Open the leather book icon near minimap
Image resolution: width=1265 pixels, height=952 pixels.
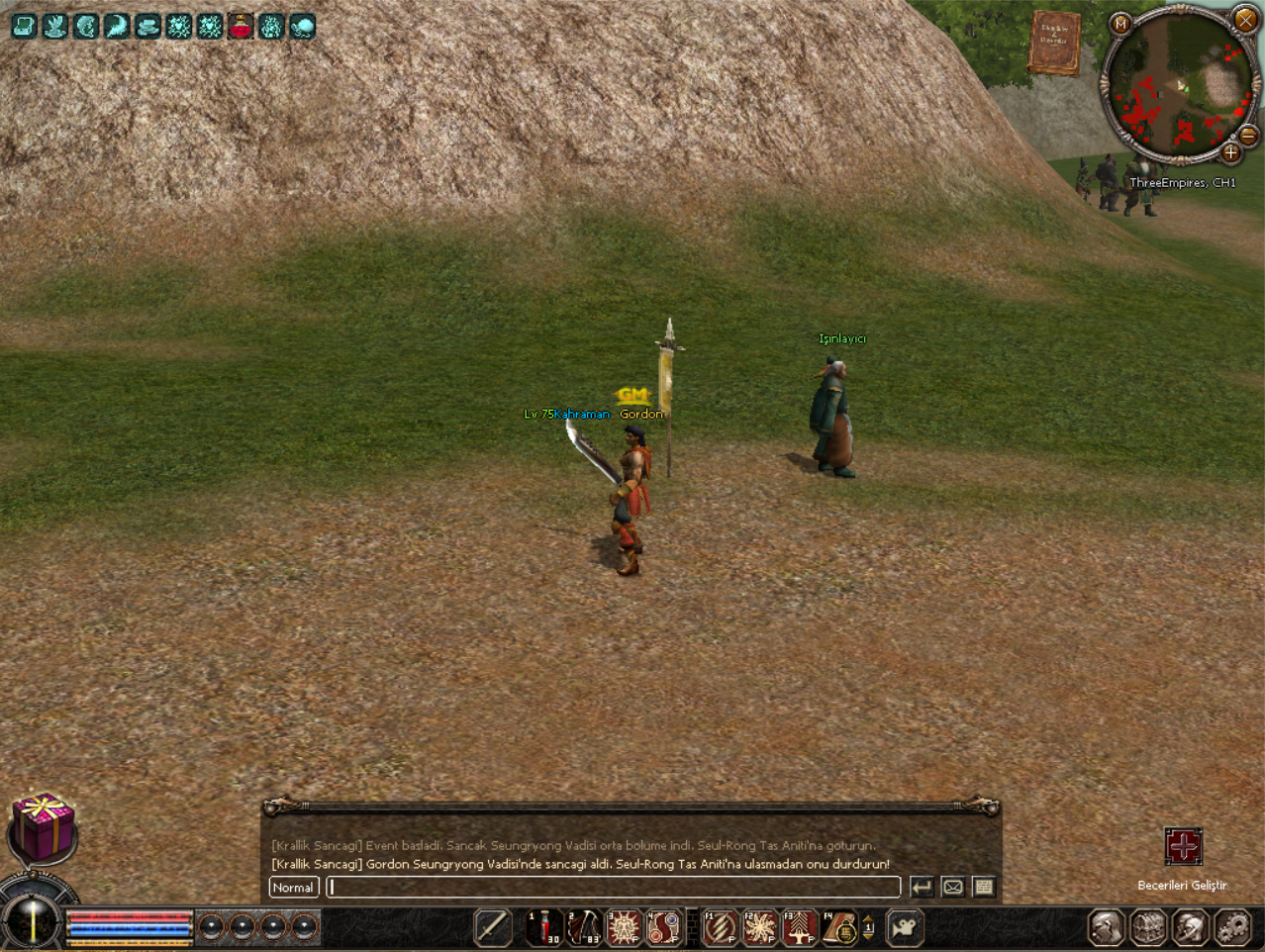pos(1054,43)
